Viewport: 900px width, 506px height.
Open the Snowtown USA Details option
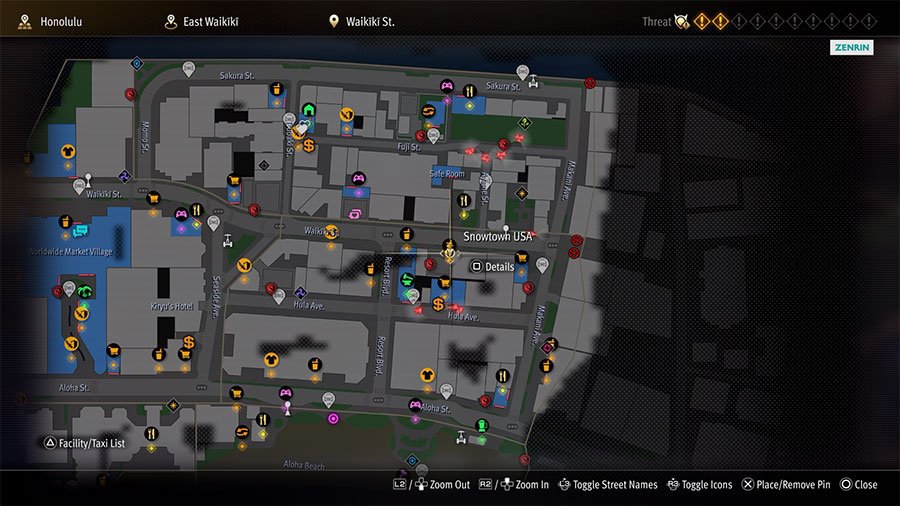[492, 267]
